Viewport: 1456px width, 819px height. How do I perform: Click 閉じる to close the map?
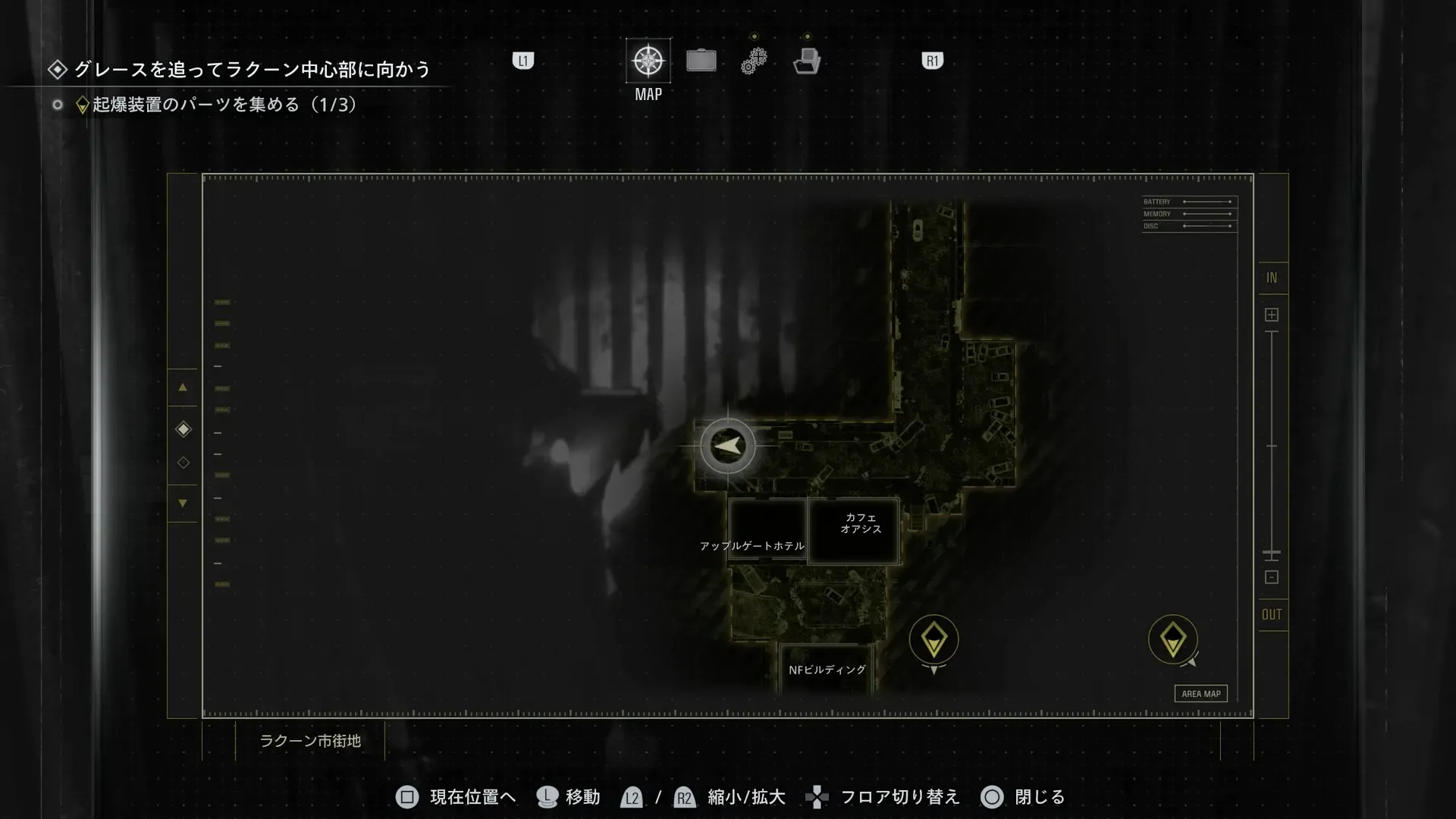(1040, 797)
